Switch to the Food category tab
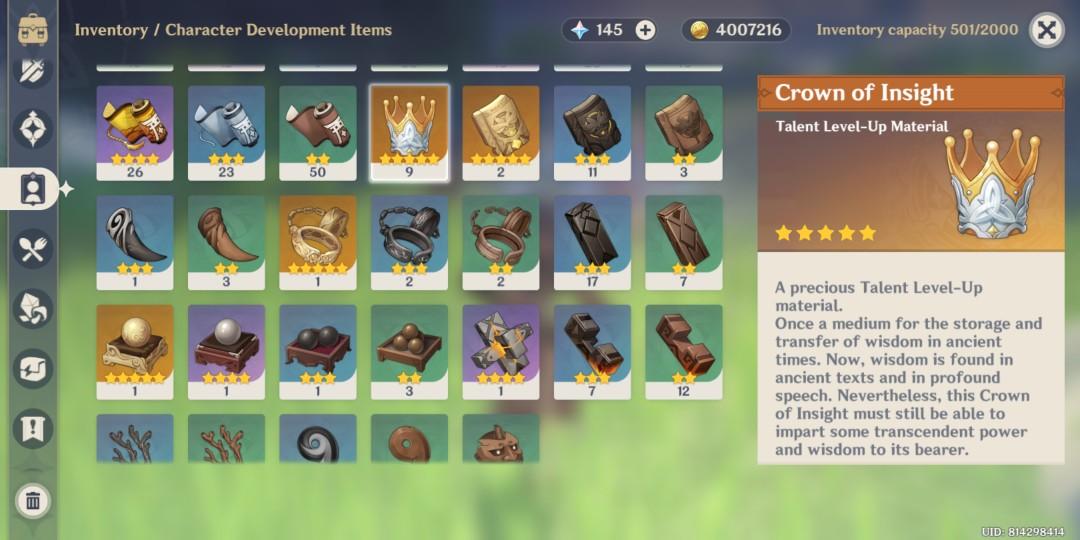Viewport: 1080px width, 540px height. click(x=33, y=249)
